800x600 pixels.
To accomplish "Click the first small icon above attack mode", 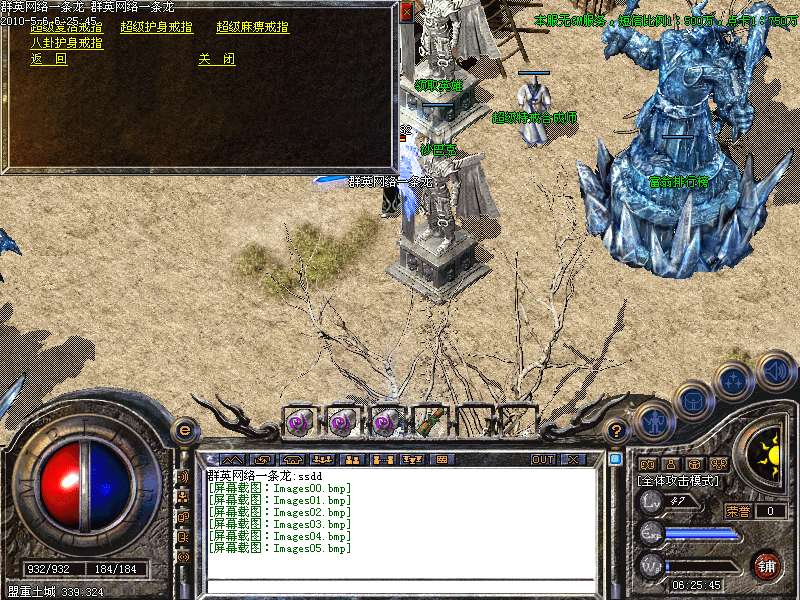I will click(647, 464).
